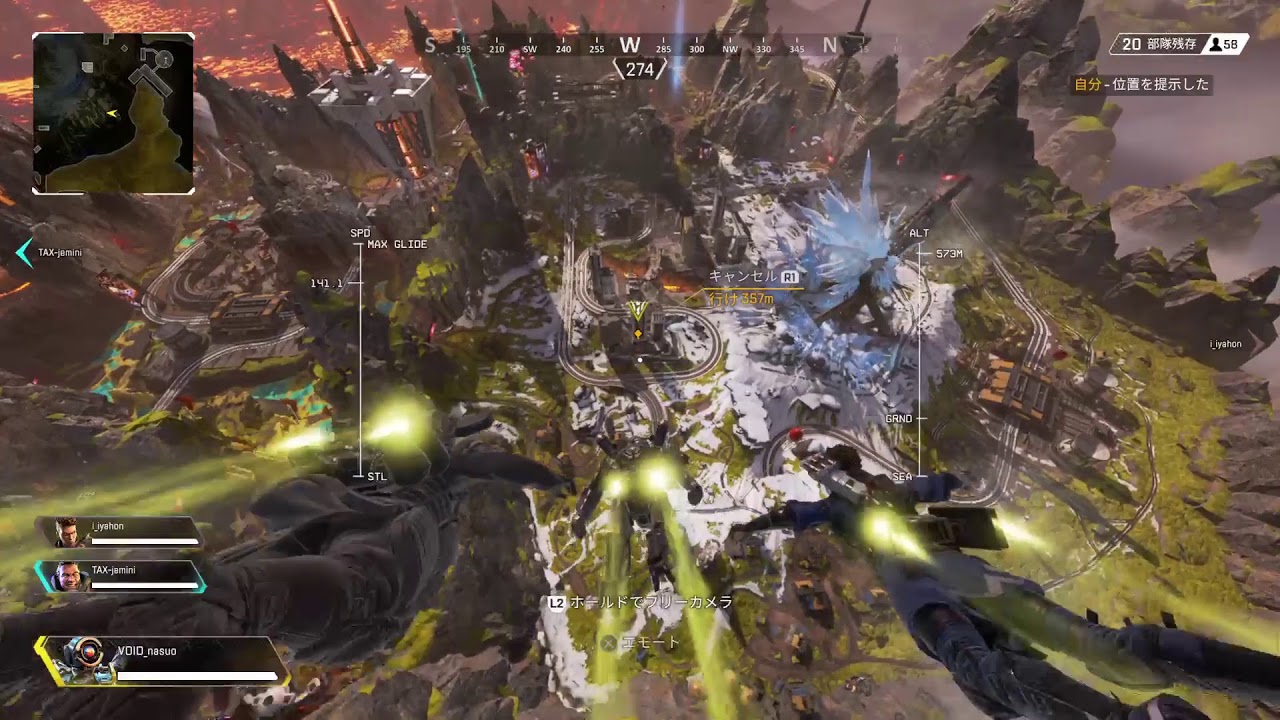Select teammate i_iyahon's squad card
Image resolution: width=1280 pixels, height=720 pixels.
point(127,532)
